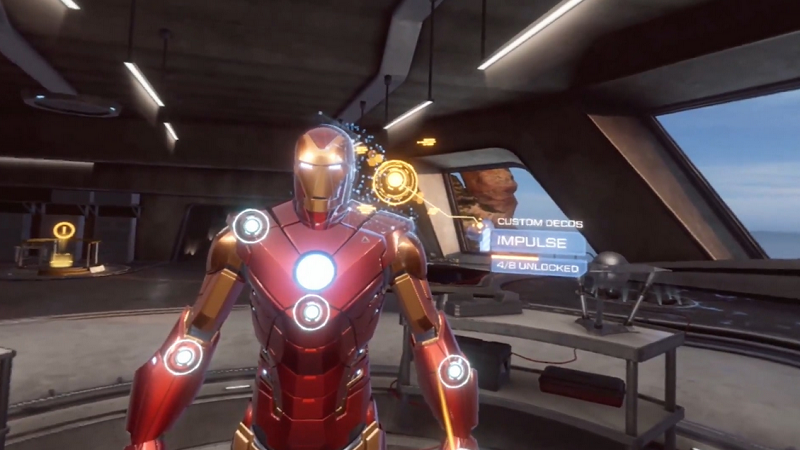Select the gauntlet node beside the workbench
800x450 pixels.
(455, 371)
